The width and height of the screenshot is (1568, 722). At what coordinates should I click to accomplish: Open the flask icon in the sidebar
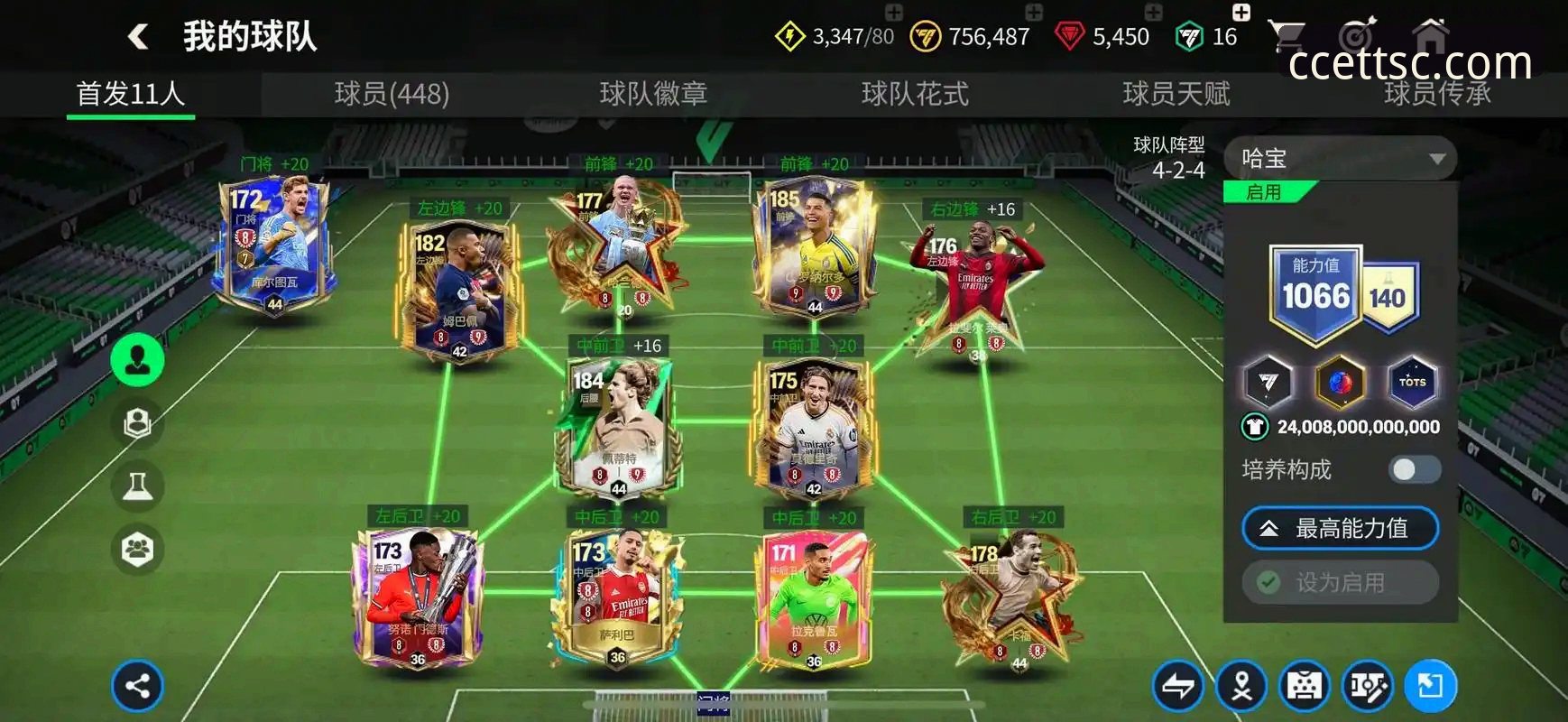tap(137, 486)
